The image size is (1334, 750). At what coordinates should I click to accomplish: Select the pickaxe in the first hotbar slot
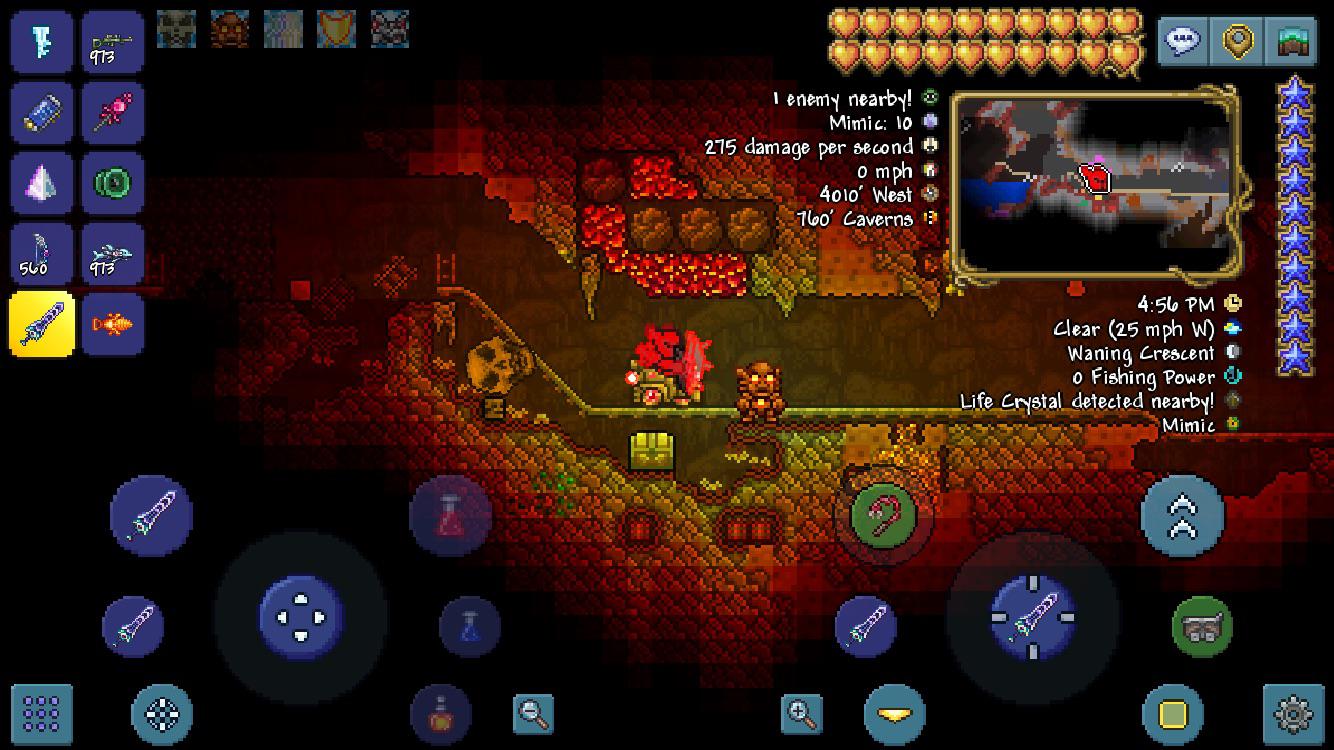pos(41,41)
